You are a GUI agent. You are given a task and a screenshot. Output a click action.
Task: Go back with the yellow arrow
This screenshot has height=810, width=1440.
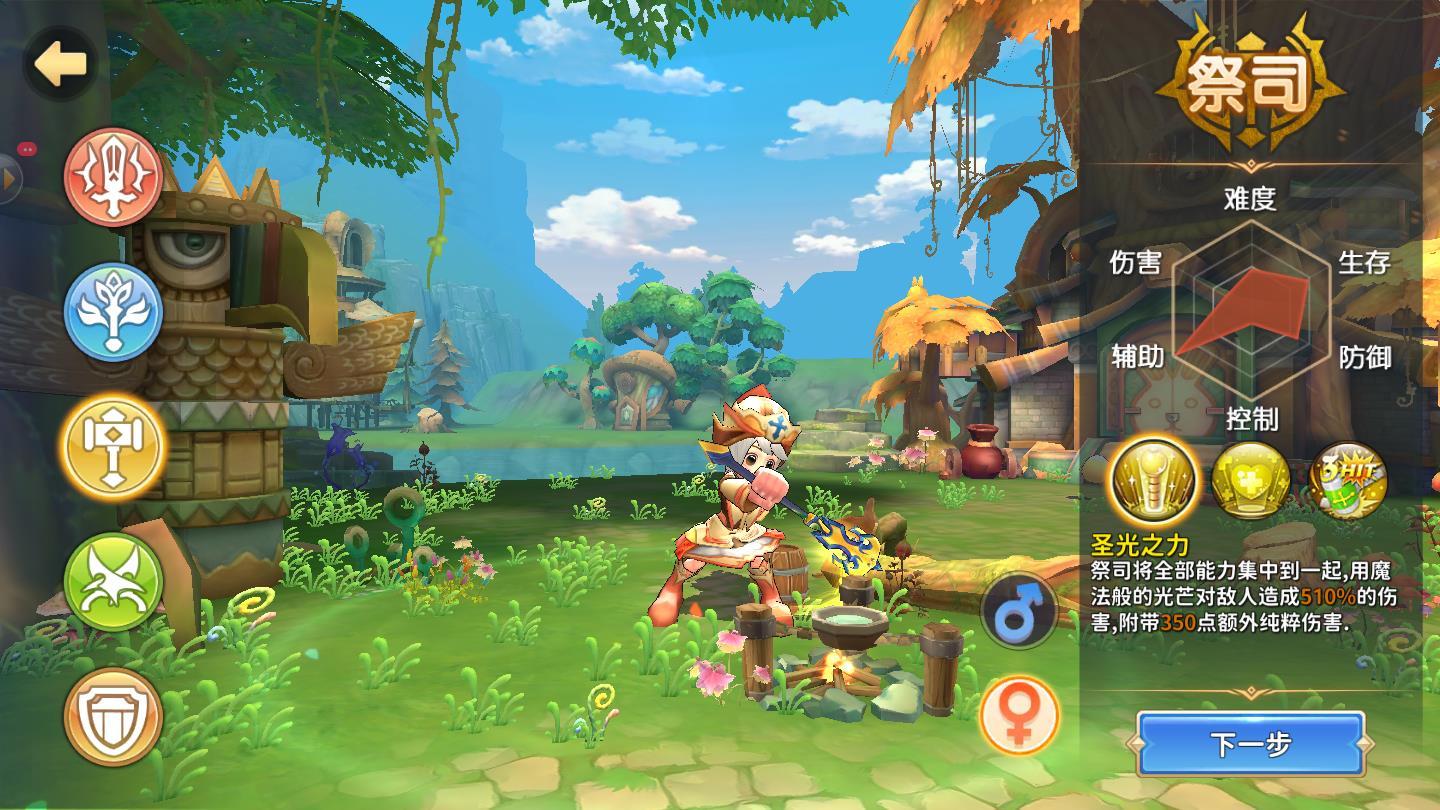click(62, 65)
